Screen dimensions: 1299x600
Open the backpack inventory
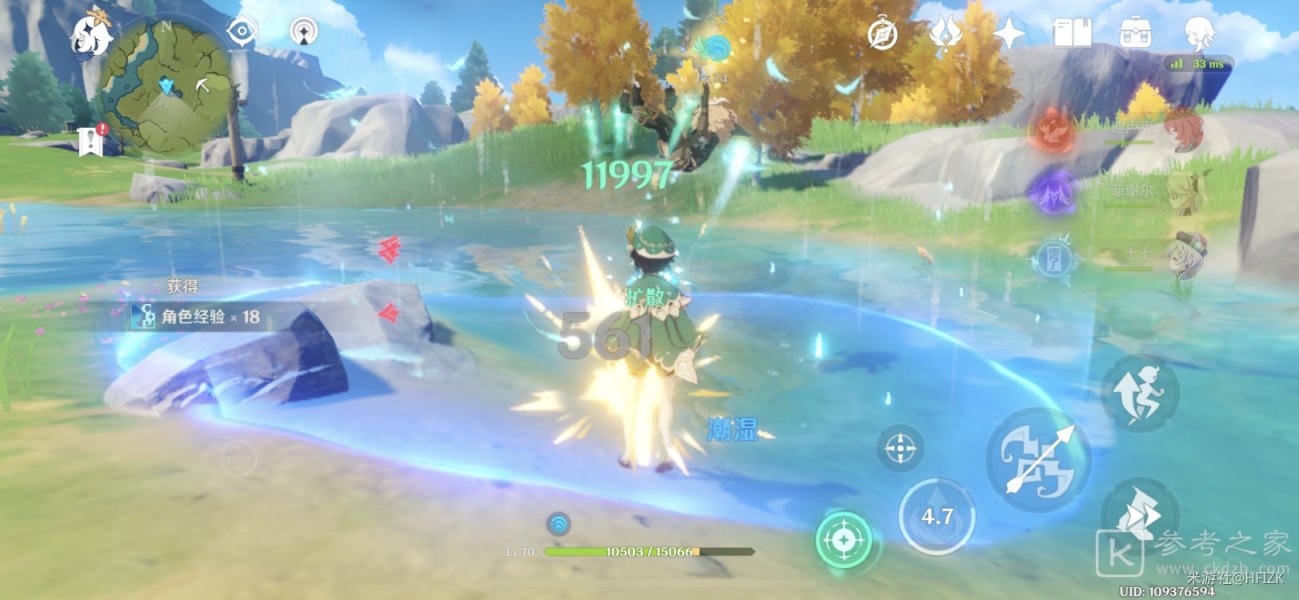click(1135, 34)
